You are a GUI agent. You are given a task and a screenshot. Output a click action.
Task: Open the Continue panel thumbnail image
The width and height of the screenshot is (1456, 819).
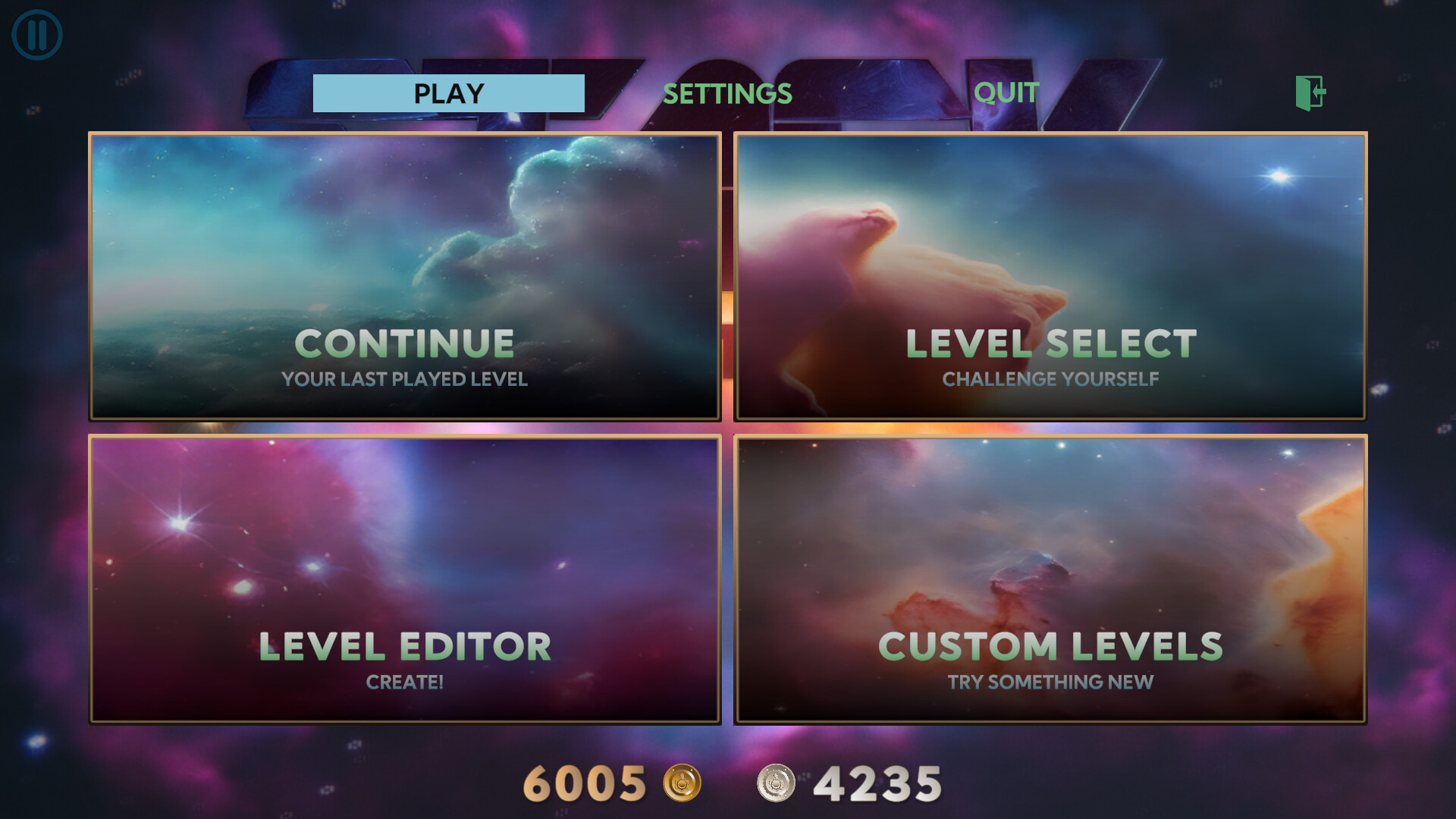pyautogui.click(x=405, y=227)
